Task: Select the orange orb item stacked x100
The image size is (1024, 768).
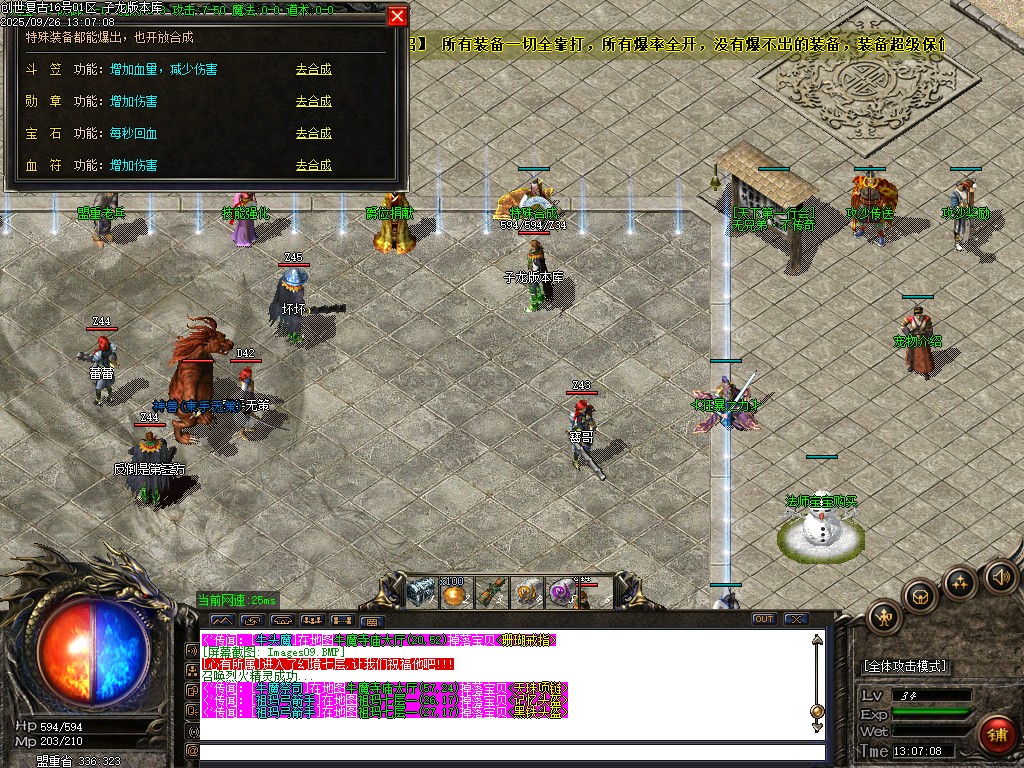Action: [x=455, y=595]
